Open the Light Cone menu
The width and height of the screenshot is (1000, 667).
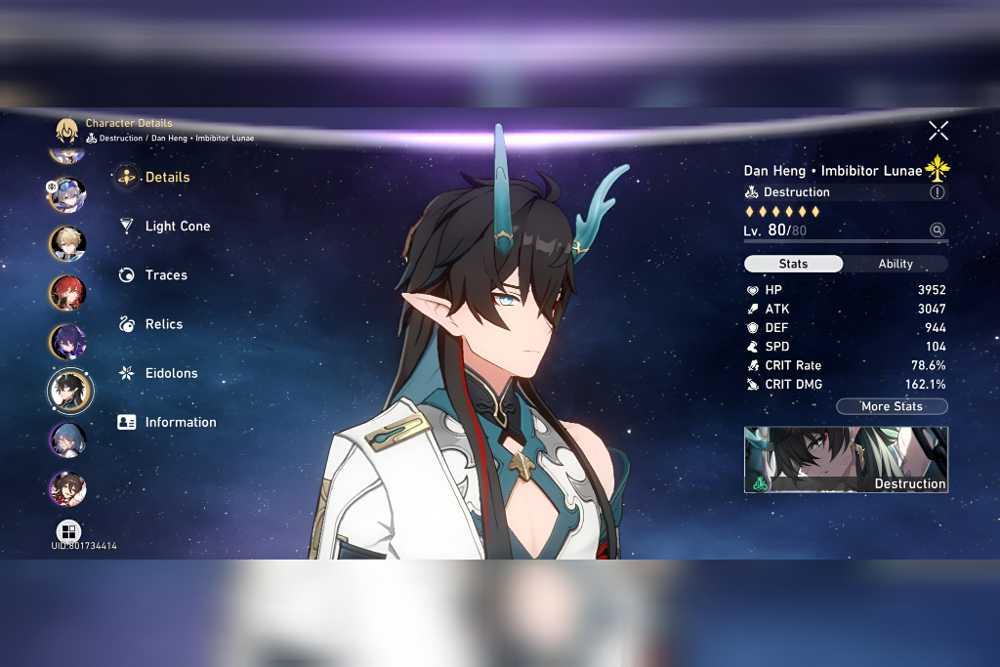click(x=176, y=226)
